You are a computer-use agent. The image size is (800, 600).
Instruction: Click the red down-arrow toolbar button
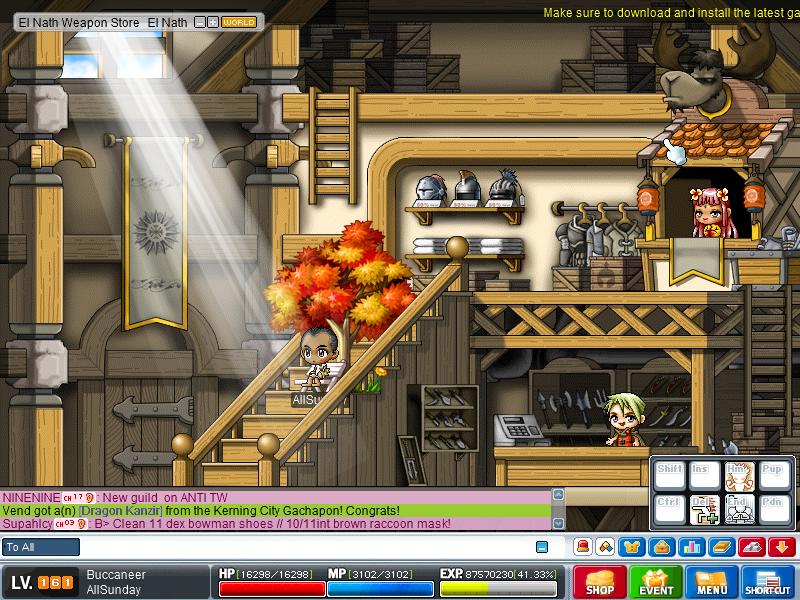point(781,546)
